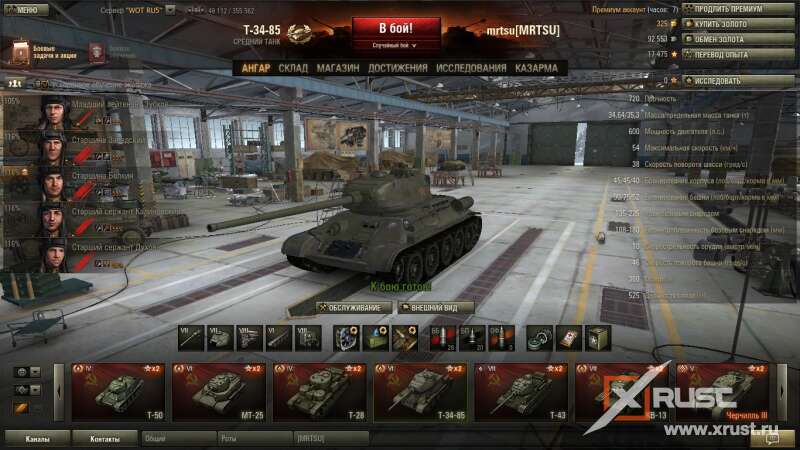Show the КАЗАРМА tab

pos(537,68)
